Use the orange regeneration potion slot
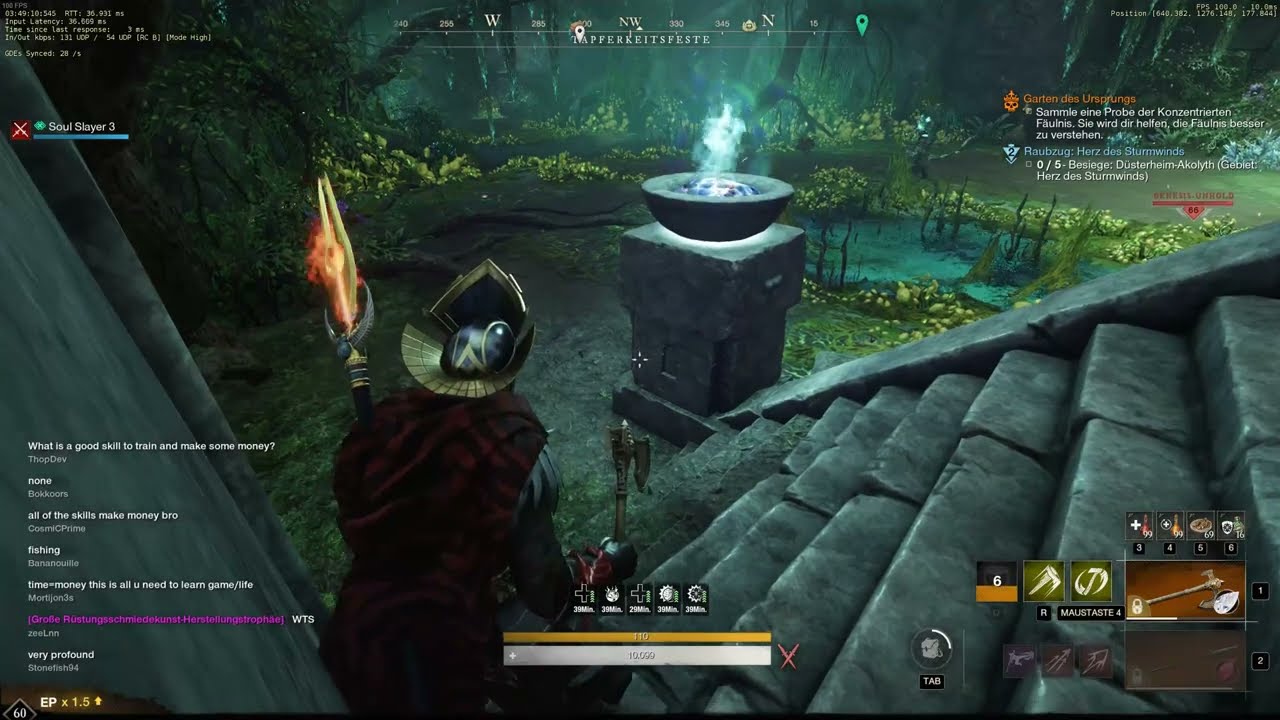Image resolution: width=1280 pixels, height=720 pixels. [x=1170, y=527]
